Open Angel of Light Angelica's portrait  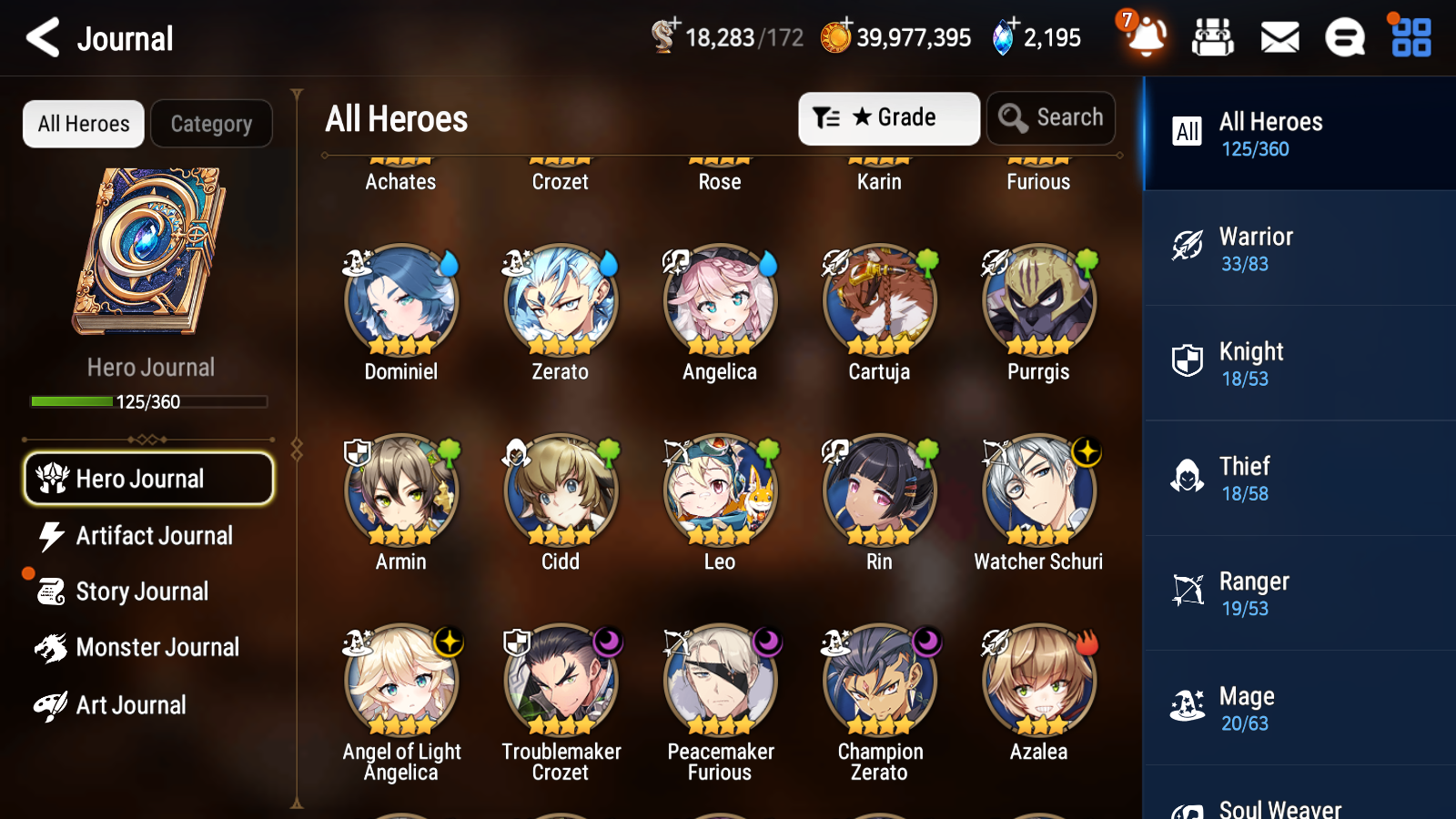click(x=400, y=680)
